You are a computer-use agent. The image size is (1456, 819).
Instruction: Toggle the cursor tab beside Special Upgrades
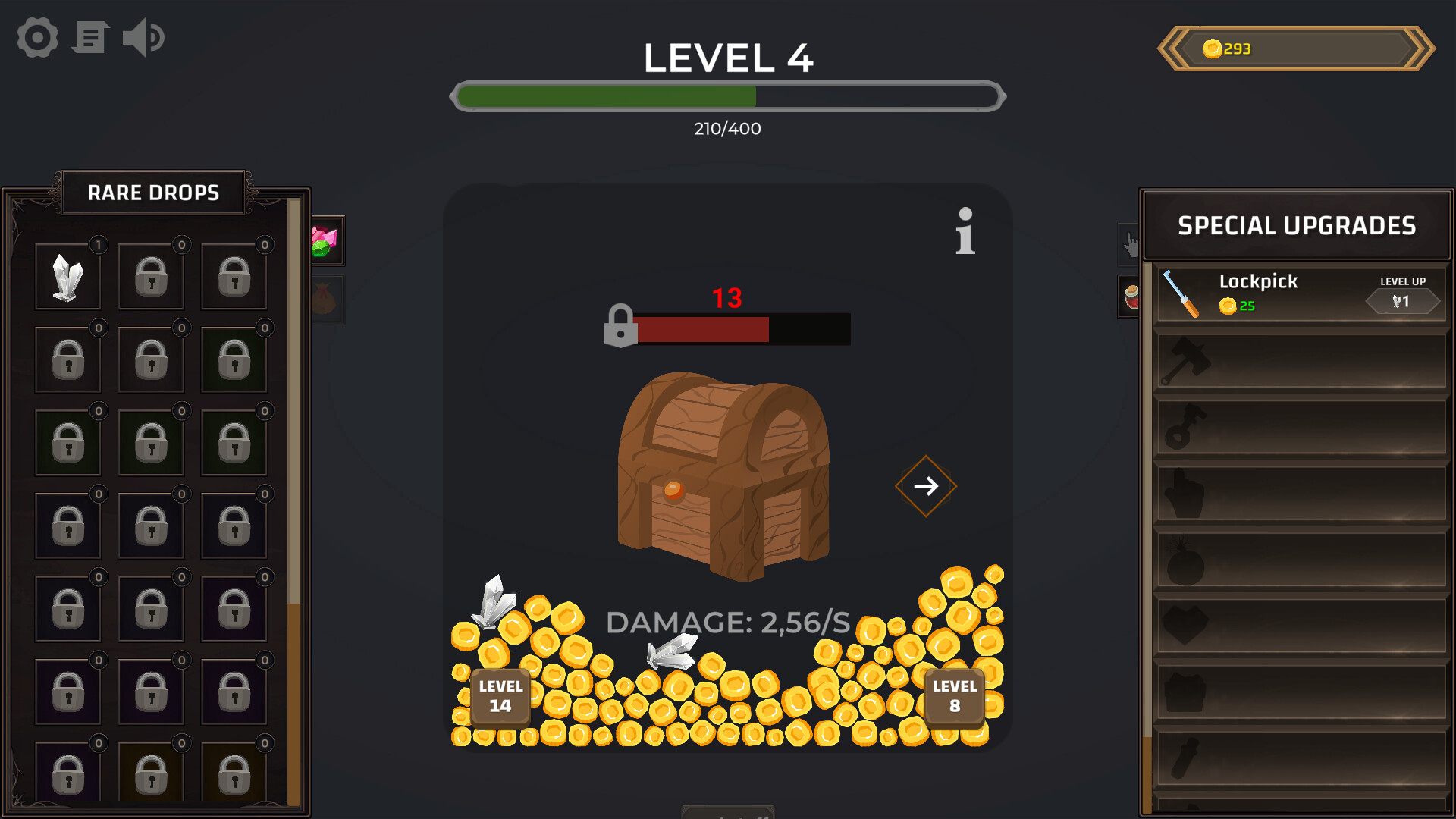point(1130,241)
